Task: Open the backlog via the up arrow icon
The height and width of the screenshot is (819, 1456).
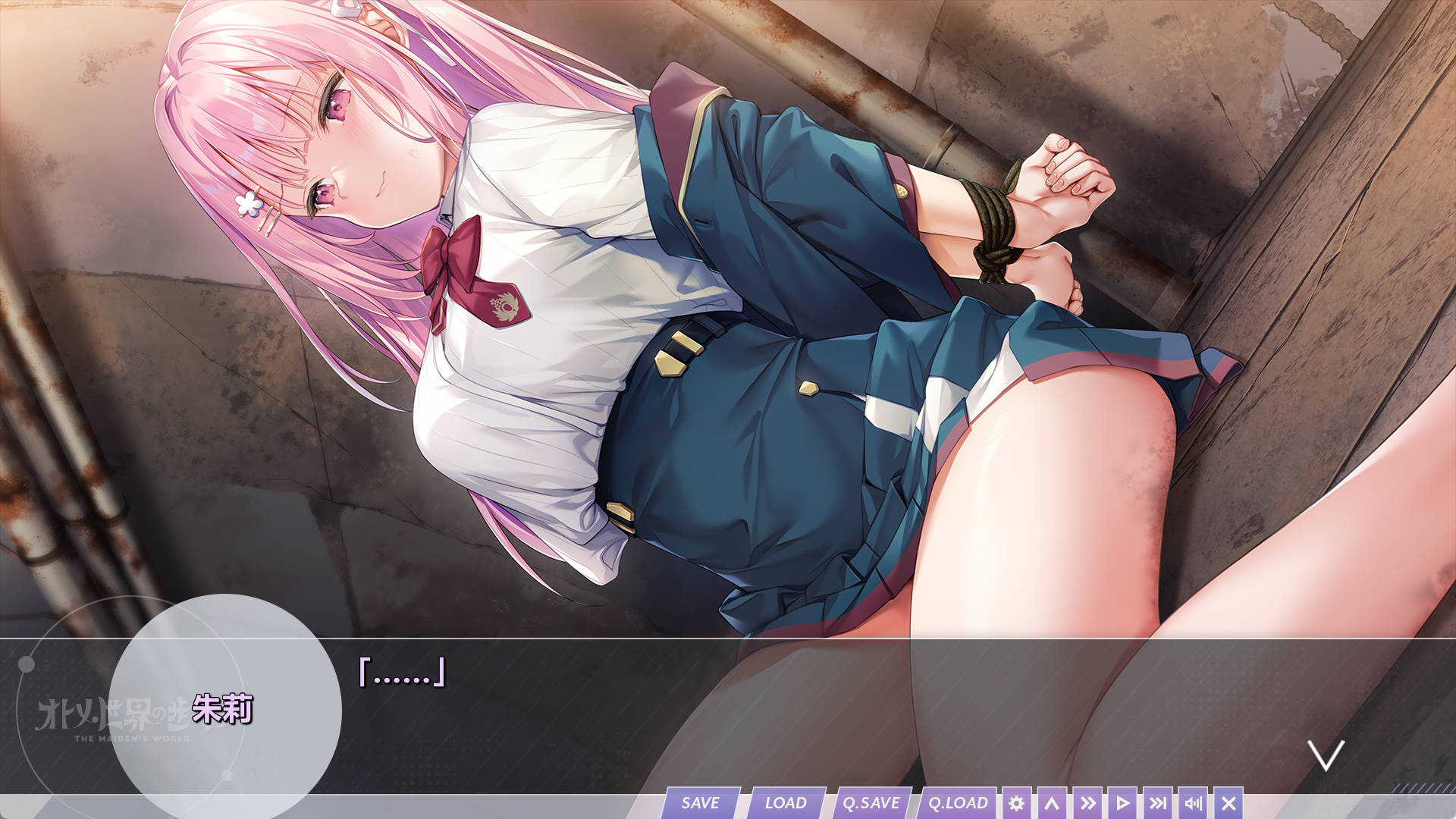Action: coord(1053,802)
